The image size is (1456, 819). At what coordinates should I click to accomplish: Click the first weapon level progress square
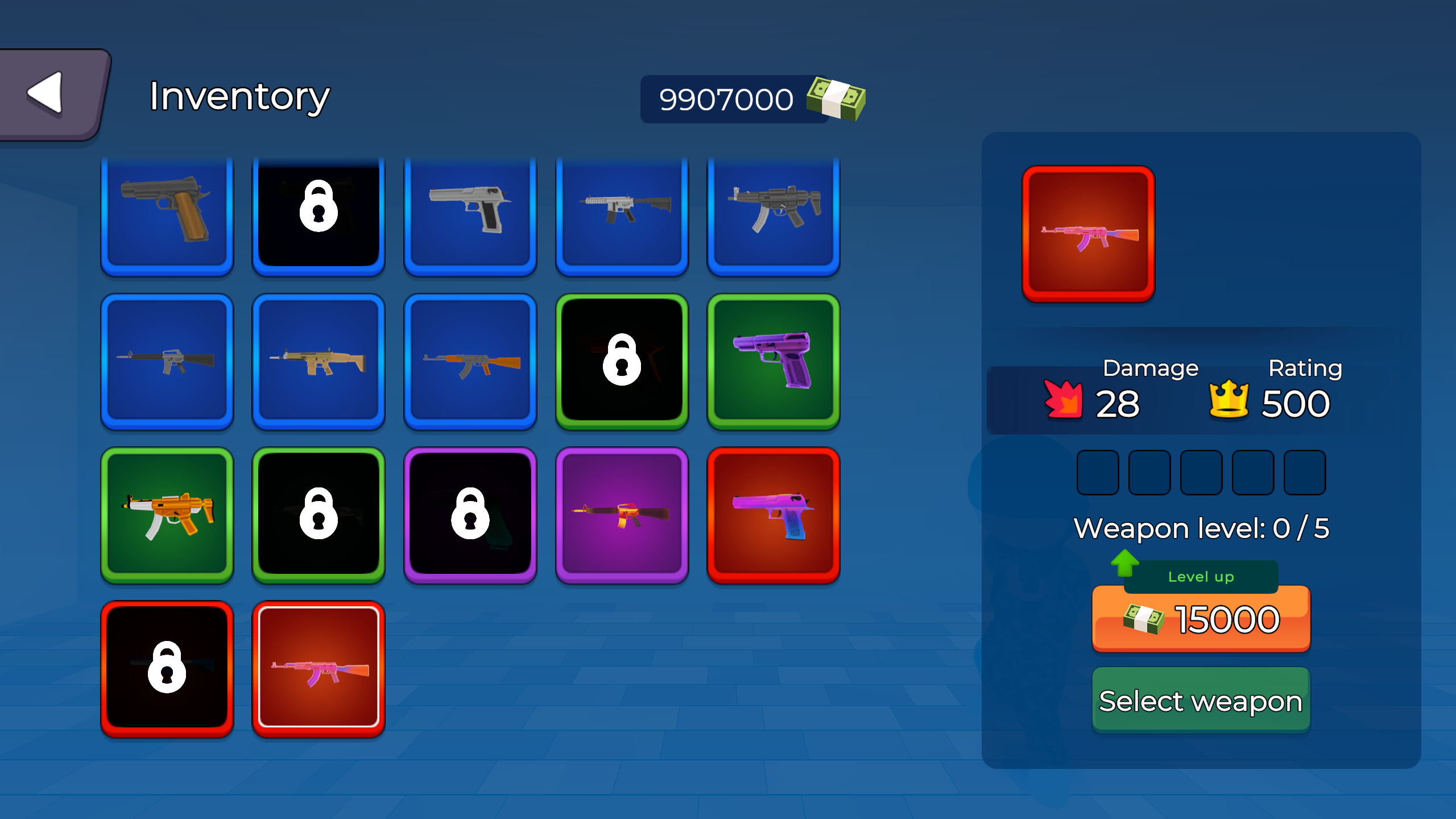point(1097,472)
